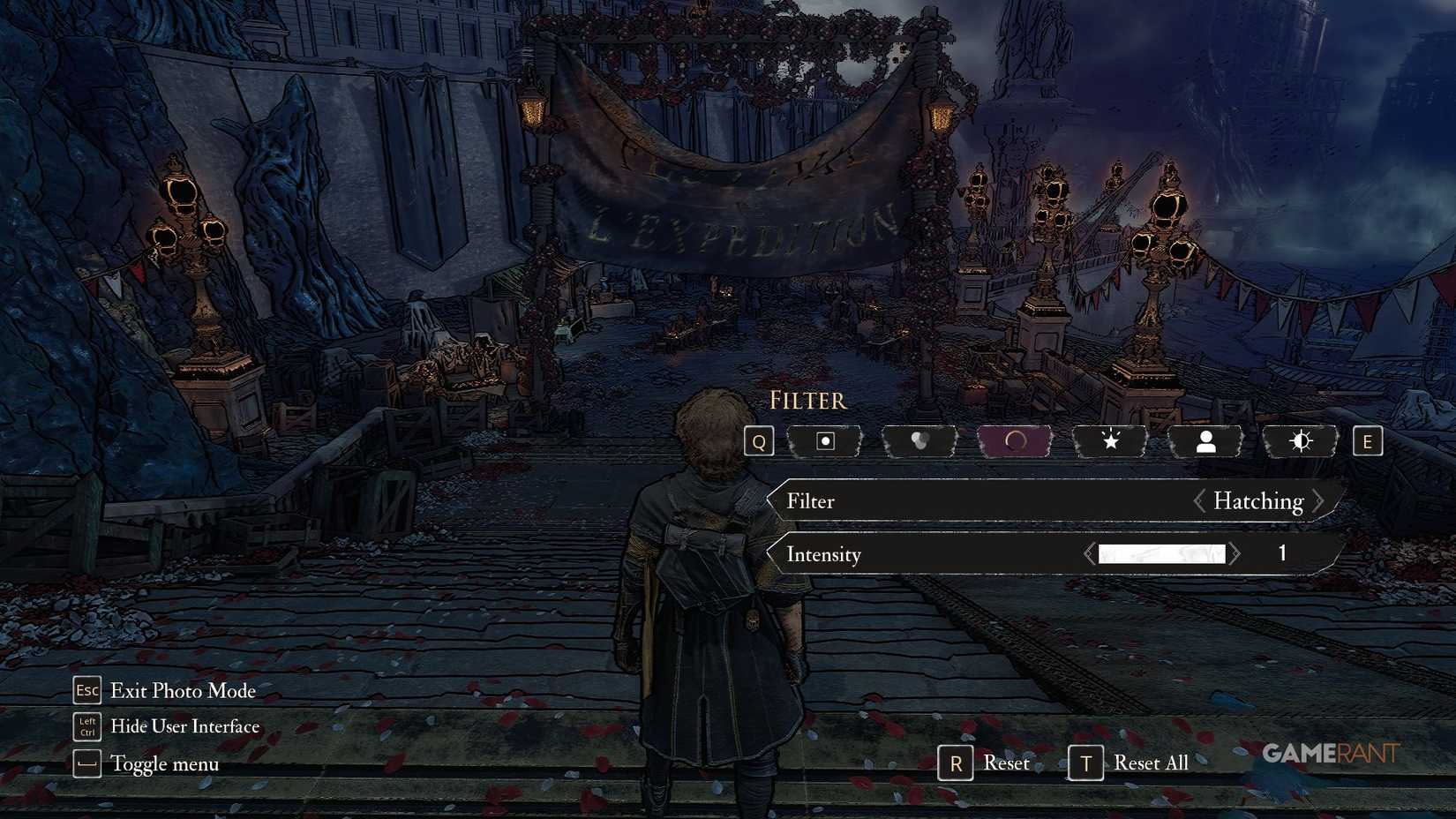The height and width of the screenshot is (819, 1456).
Task: Open the color grading tab with overlapping circles icon
Action: point(919,440)
